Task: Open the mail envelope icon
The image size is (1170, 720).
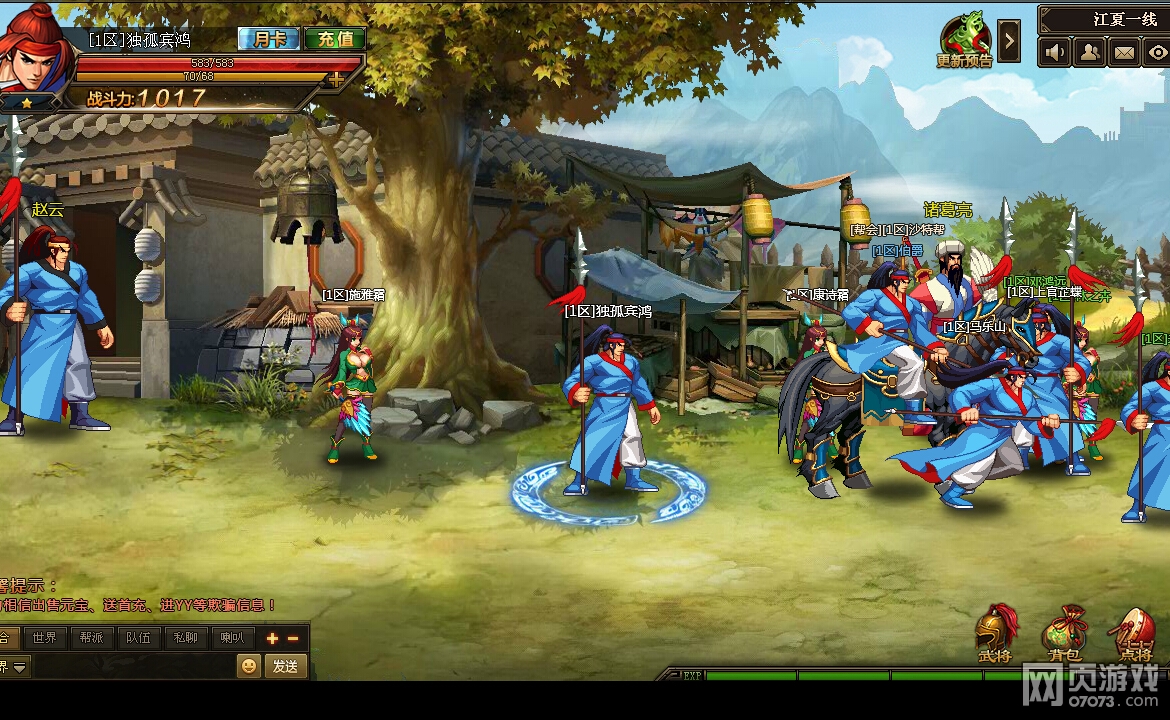Action: tap(1124, 51)
